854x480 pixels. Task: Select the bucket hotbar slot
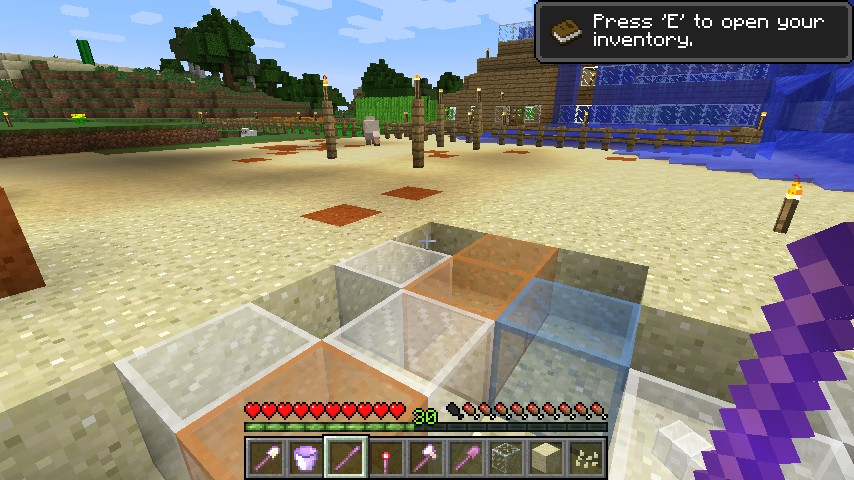tap(306, 457)
